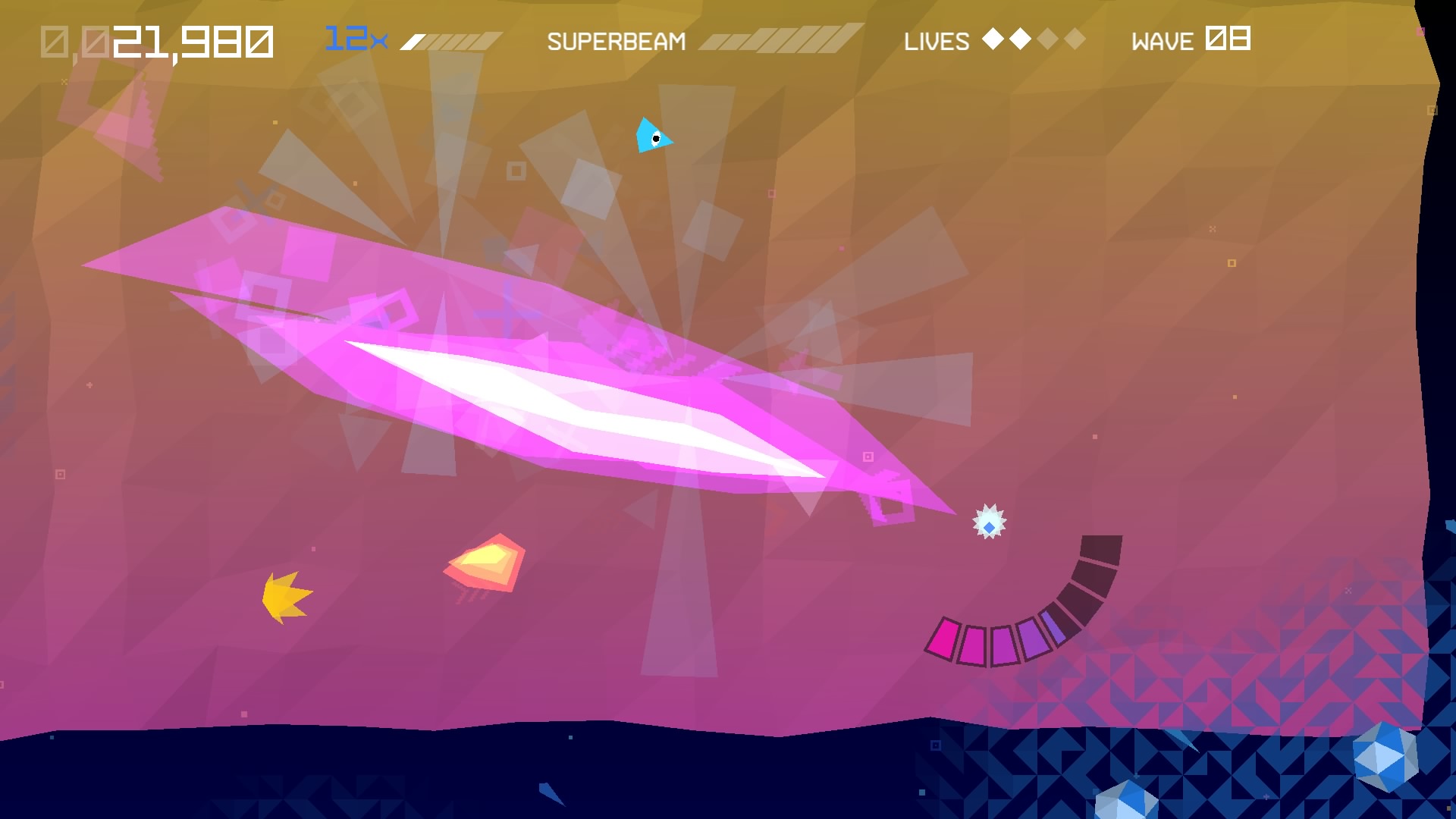Click the score reading 21,980

(x=193, y=42)
